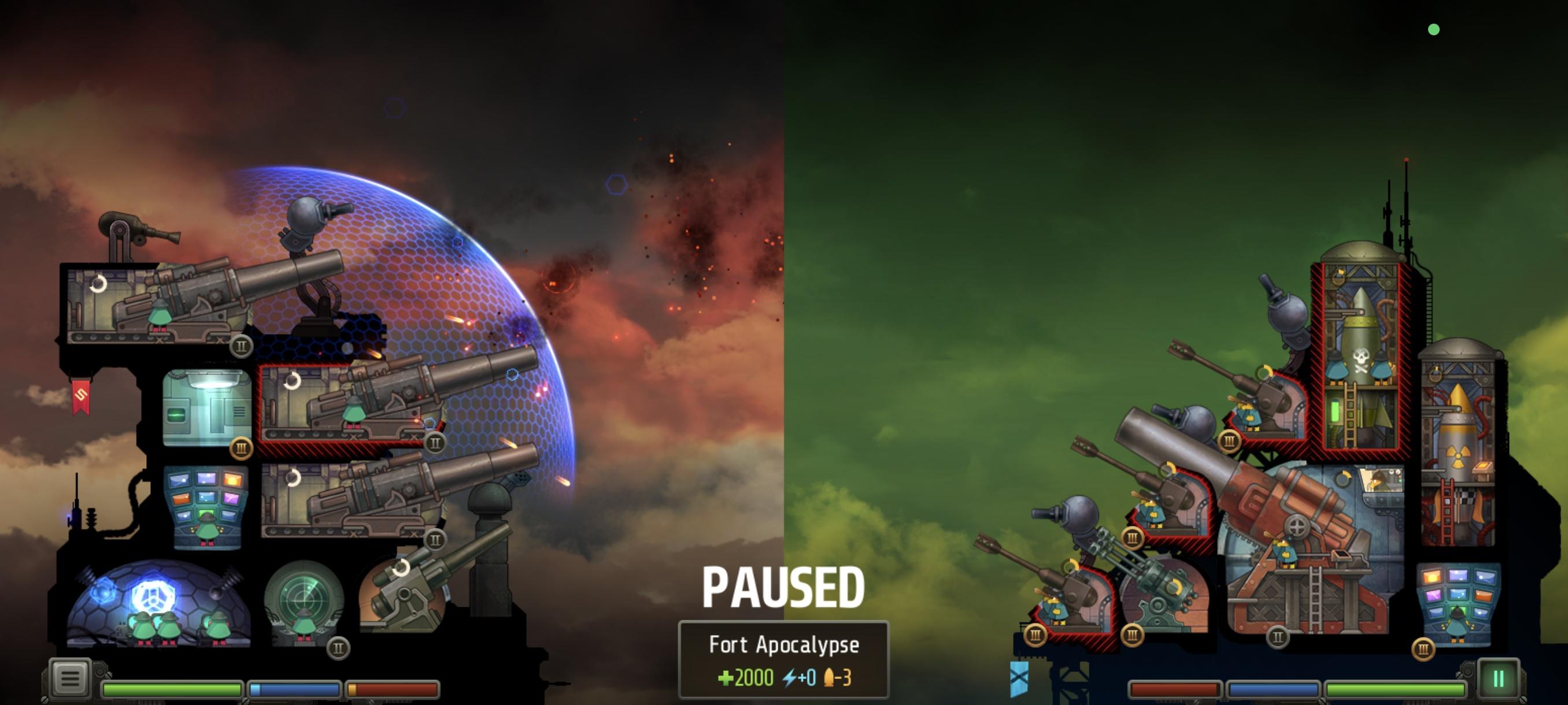Tap the level III badge on the middle cannon room

point(242,448)
